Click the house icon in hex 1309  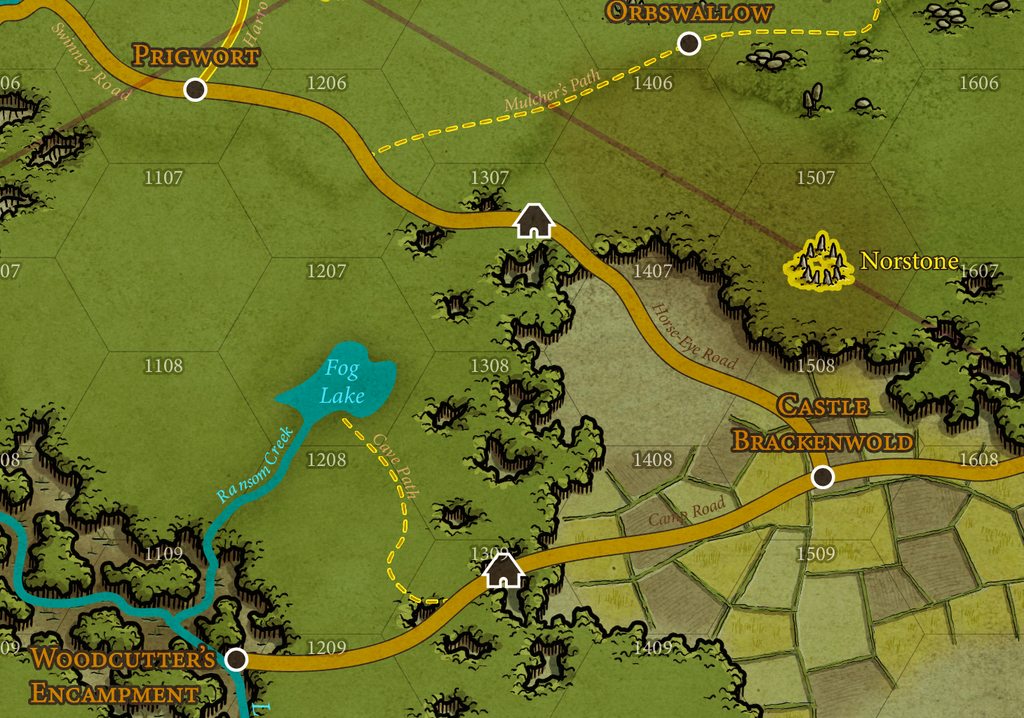tap(503, 570)
